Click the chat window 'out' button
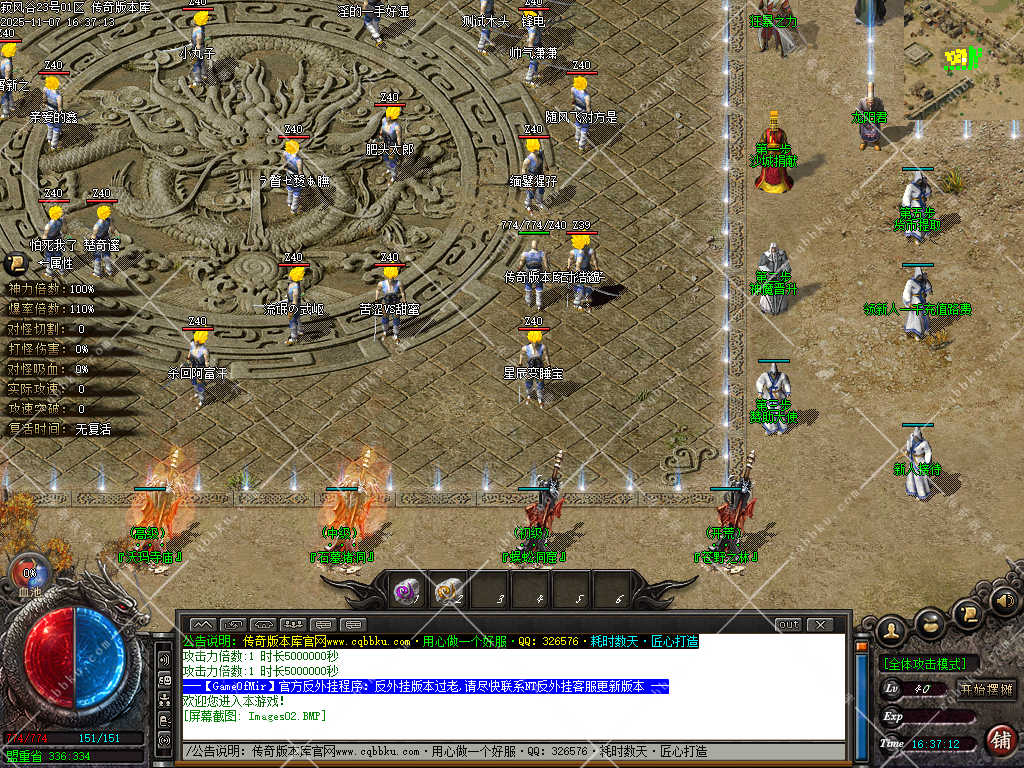Screen dimensions: 1024x768 789,625
